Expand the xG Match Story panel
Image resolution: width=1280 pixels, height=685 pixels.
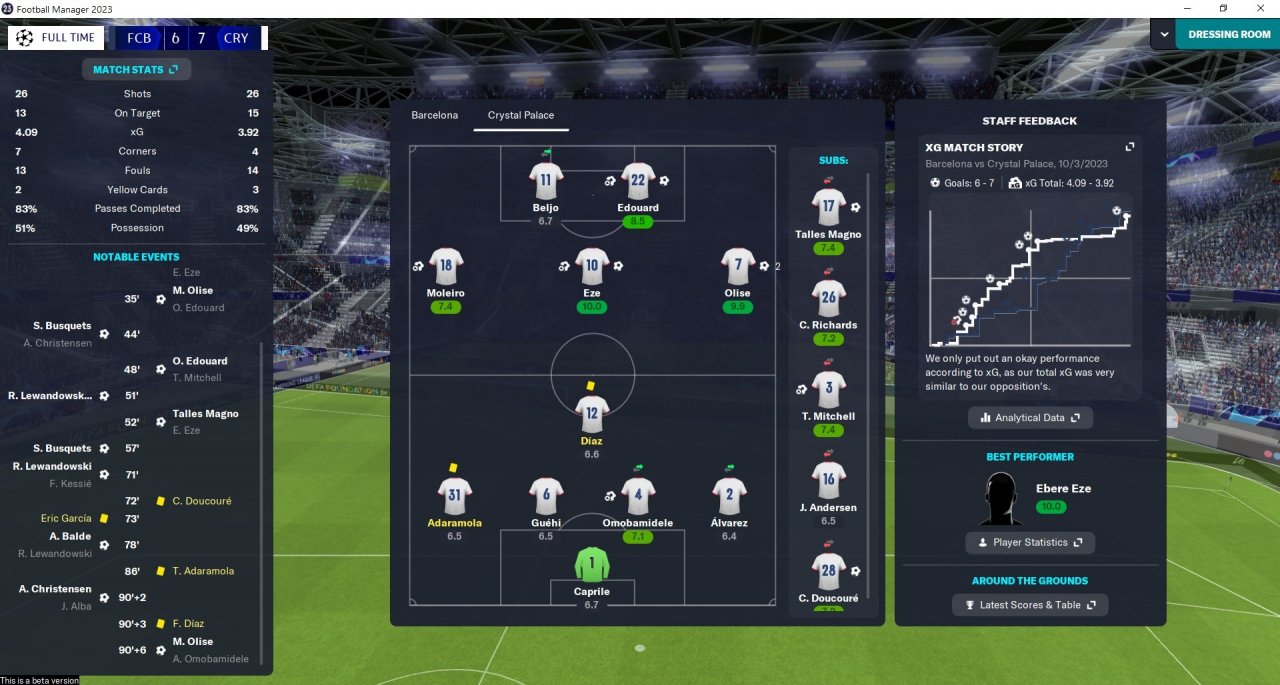pos(1130,146)
